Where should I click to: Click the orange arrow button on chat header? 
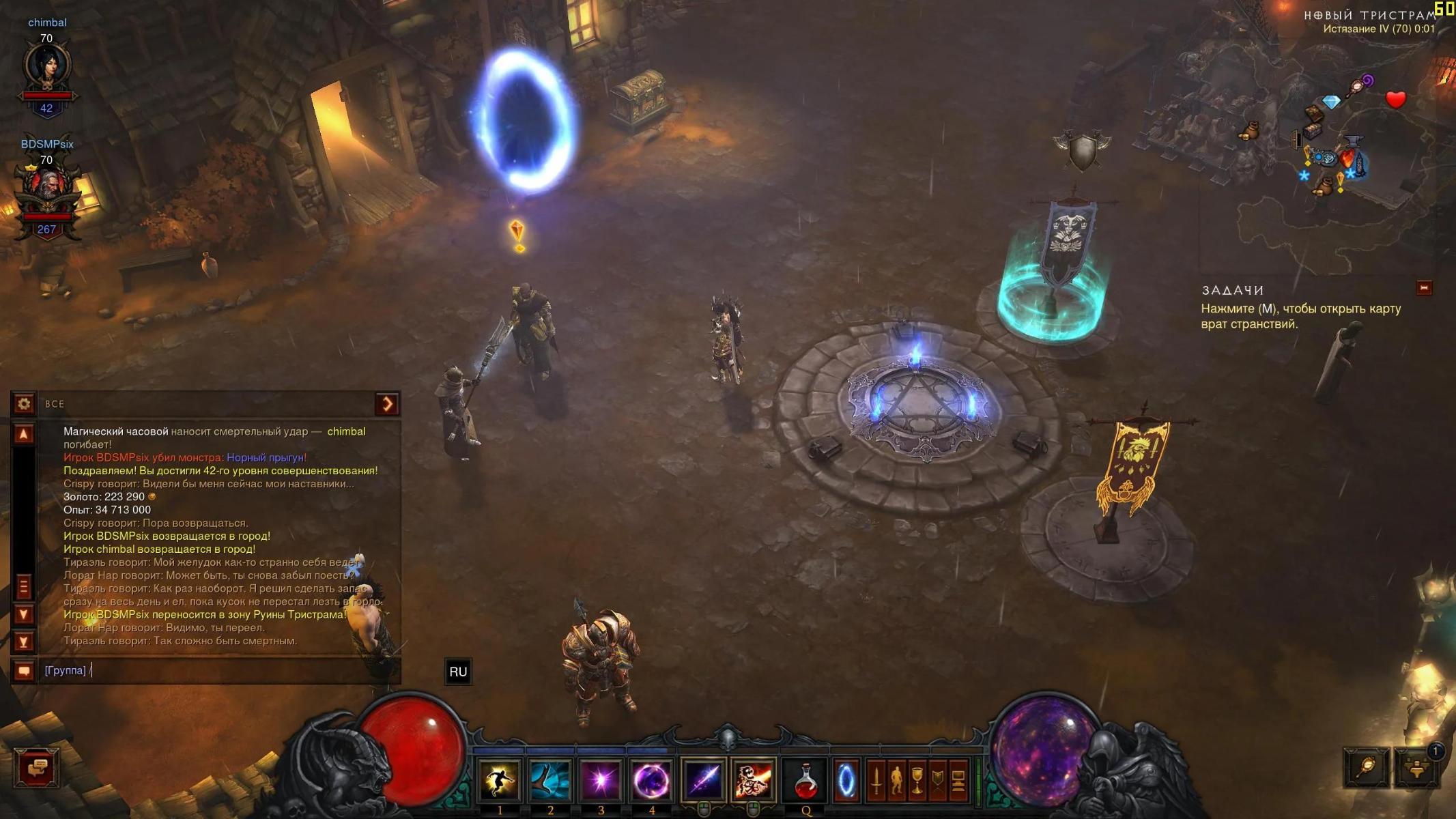click(x=387, y=404)
